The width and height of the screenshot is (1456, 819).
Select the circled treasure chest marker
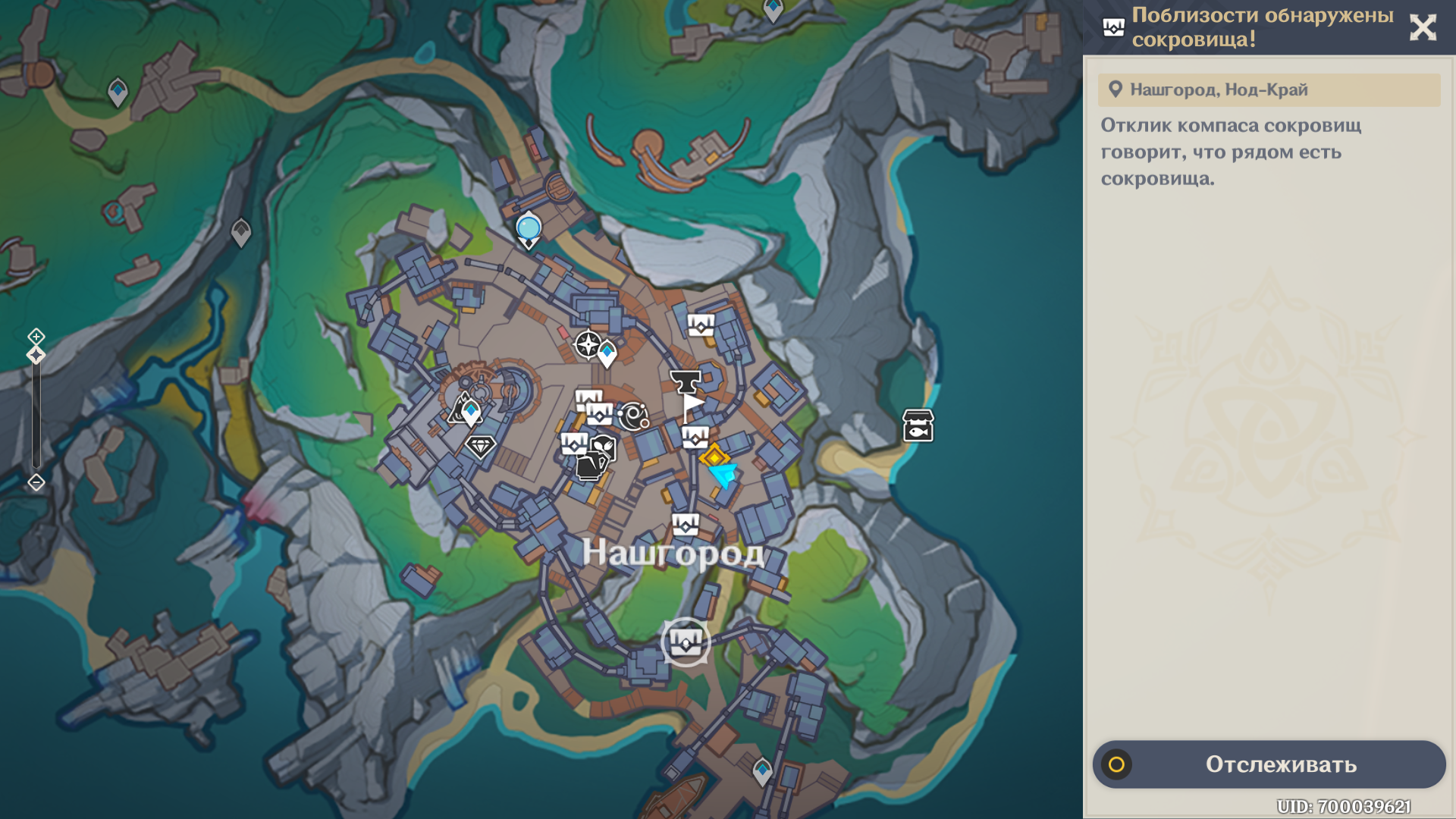pyautogui.click(x=686, y=643)
